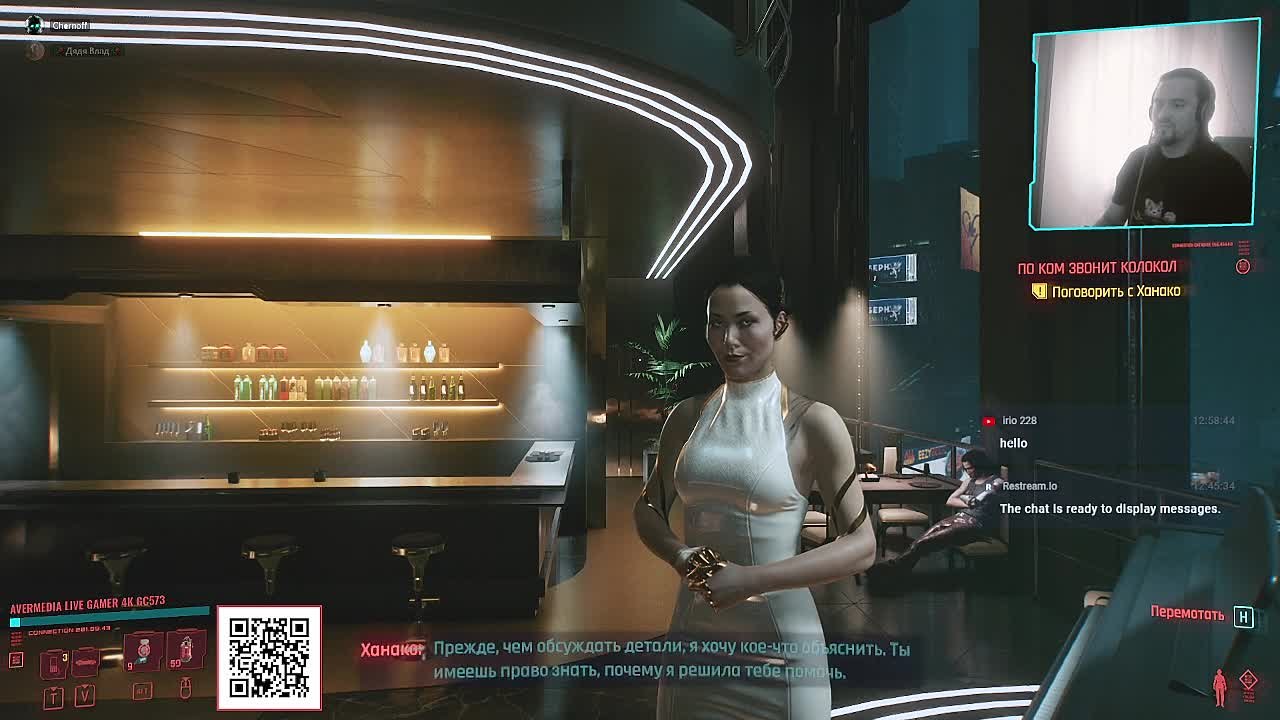Expand the quest objective 'Поговорить с Ханако'
Viewport: 1280px width, 720px height.
click(x=1115, y=290)
